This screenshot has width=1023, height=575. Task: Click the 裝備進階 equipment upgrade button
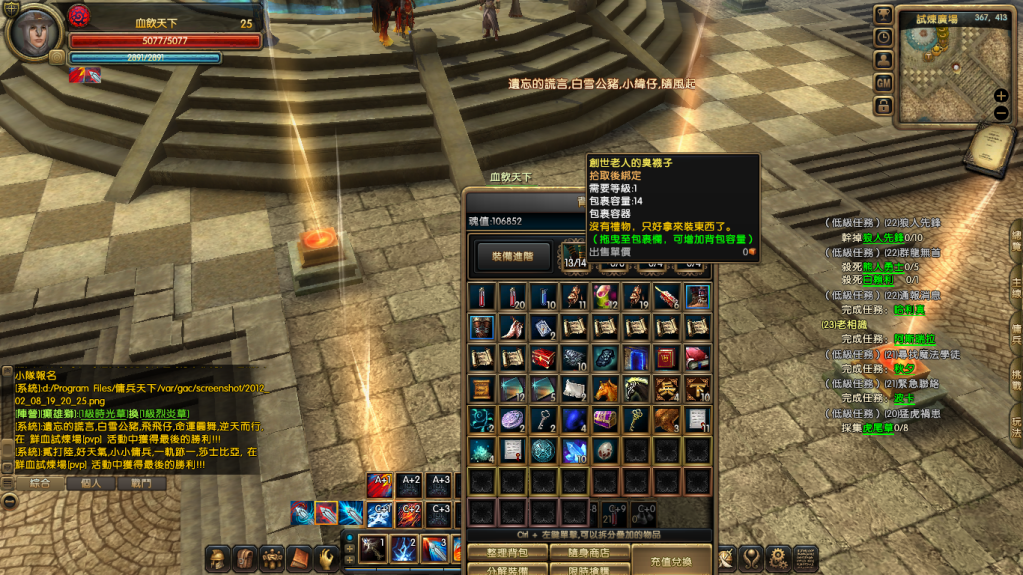pos(514,256)
